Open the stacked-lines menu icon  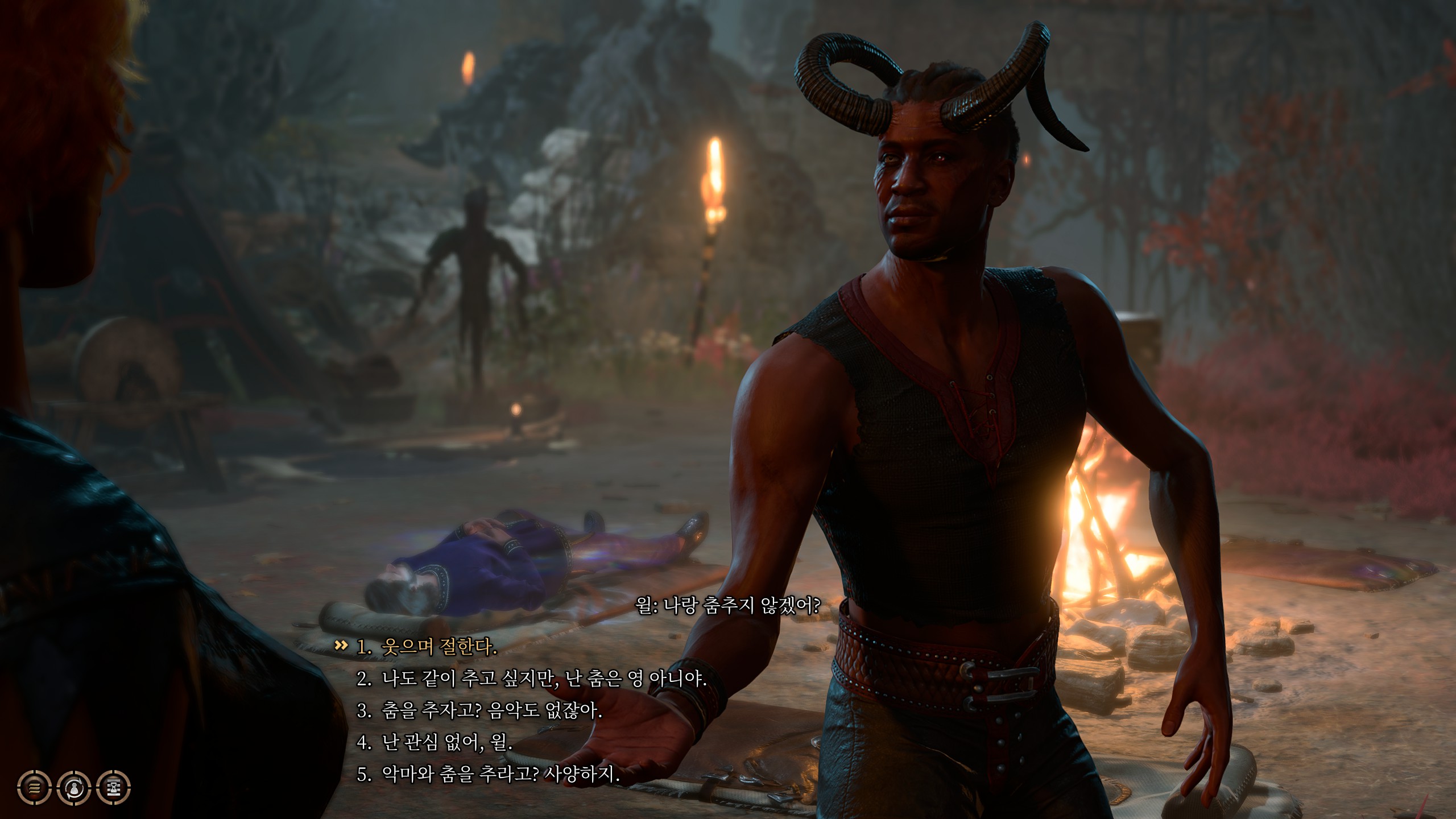tap(34, 788)
